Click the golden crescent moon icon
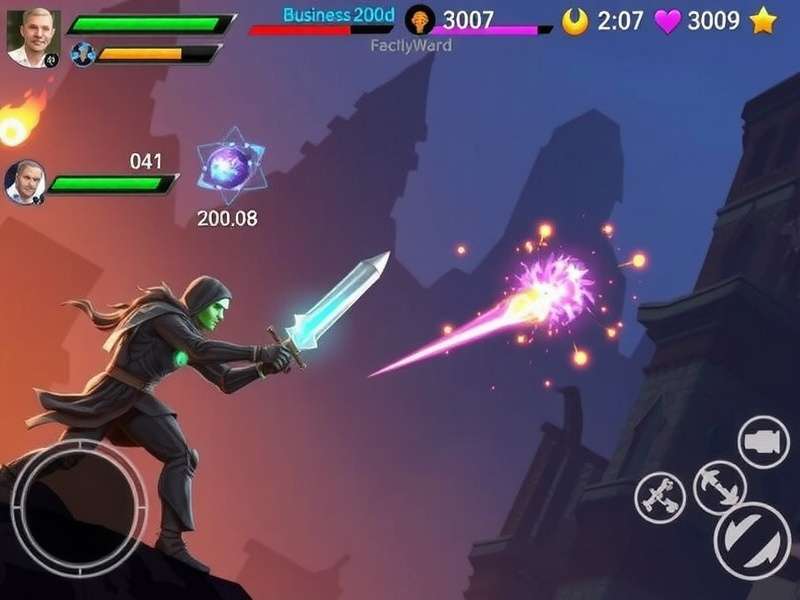Image resolution: width=800 pixels, height=600 pixels. [575, 21]
